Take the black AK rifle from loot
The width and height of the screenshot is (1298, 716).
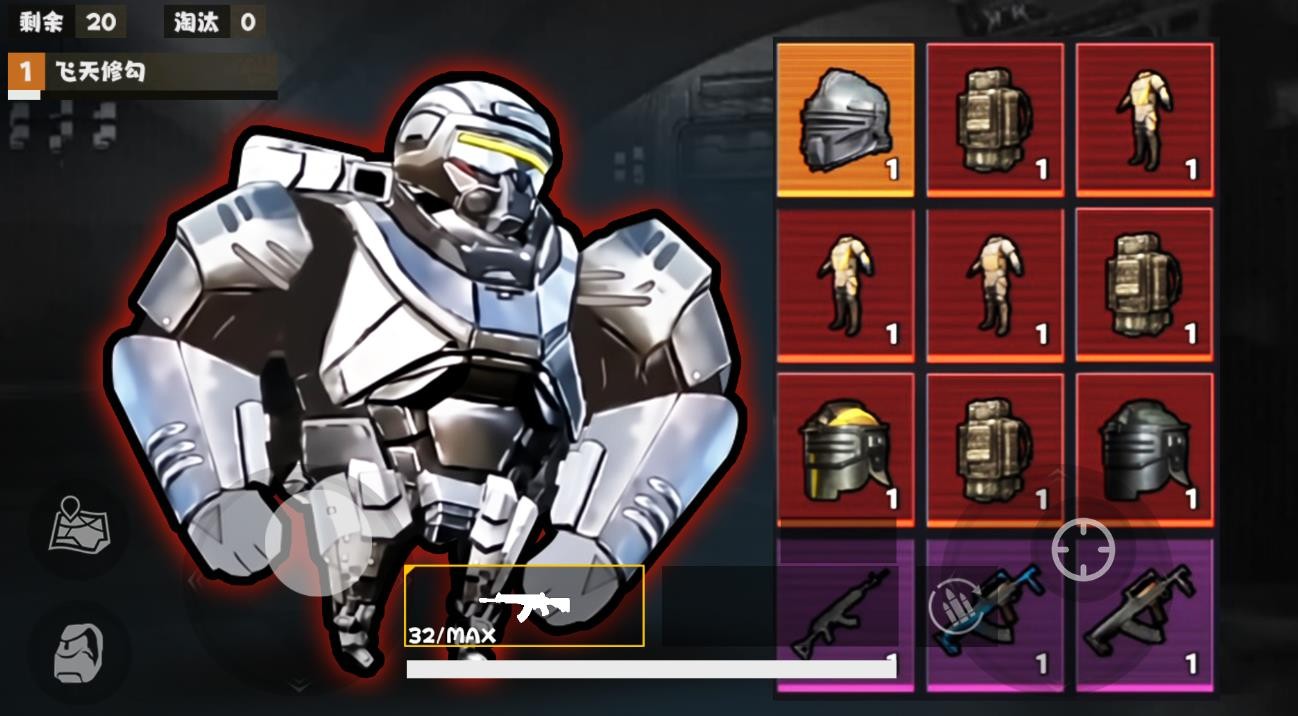(845, 614)
